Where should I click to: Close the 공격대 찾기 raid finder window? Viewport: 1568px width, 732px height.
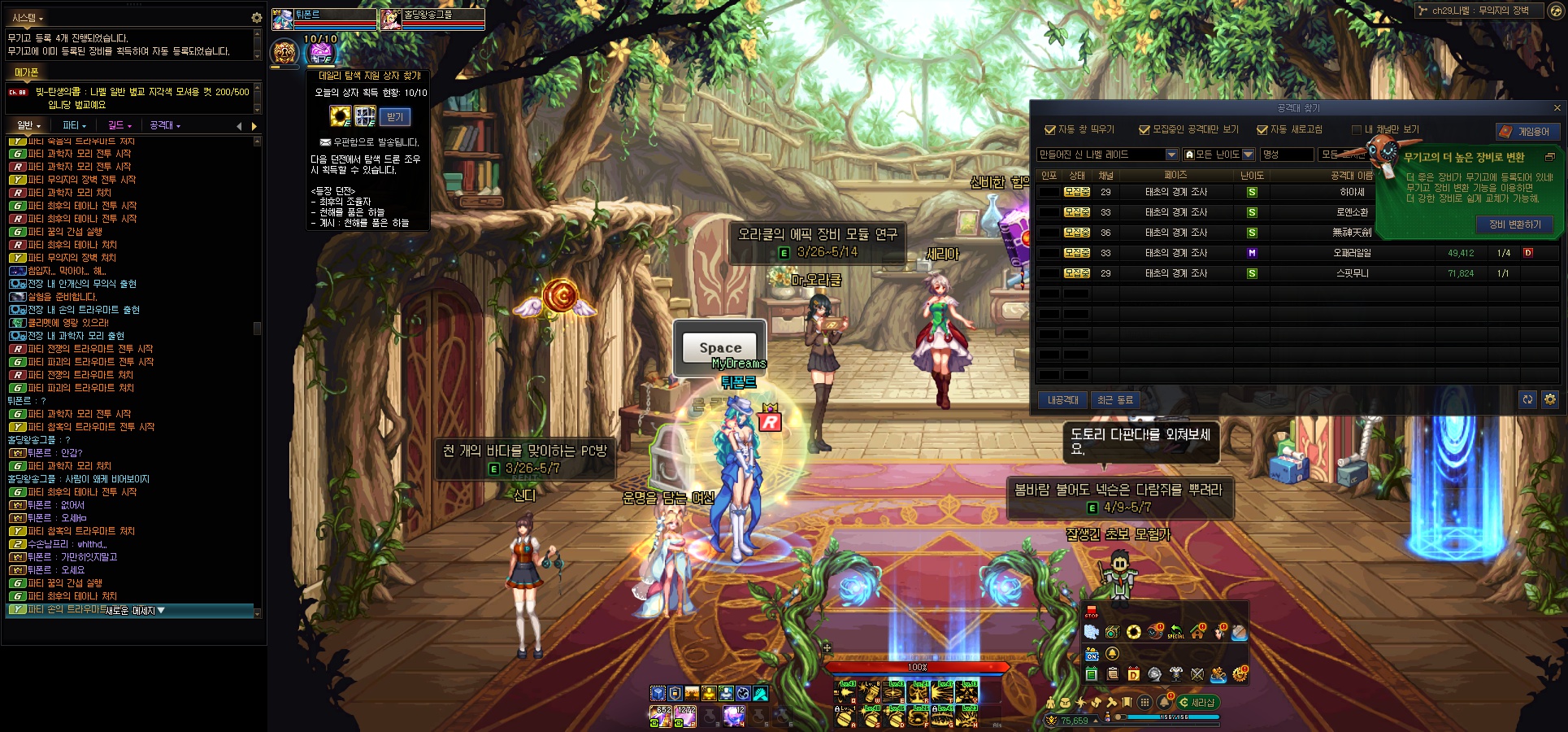[1557, 108]
